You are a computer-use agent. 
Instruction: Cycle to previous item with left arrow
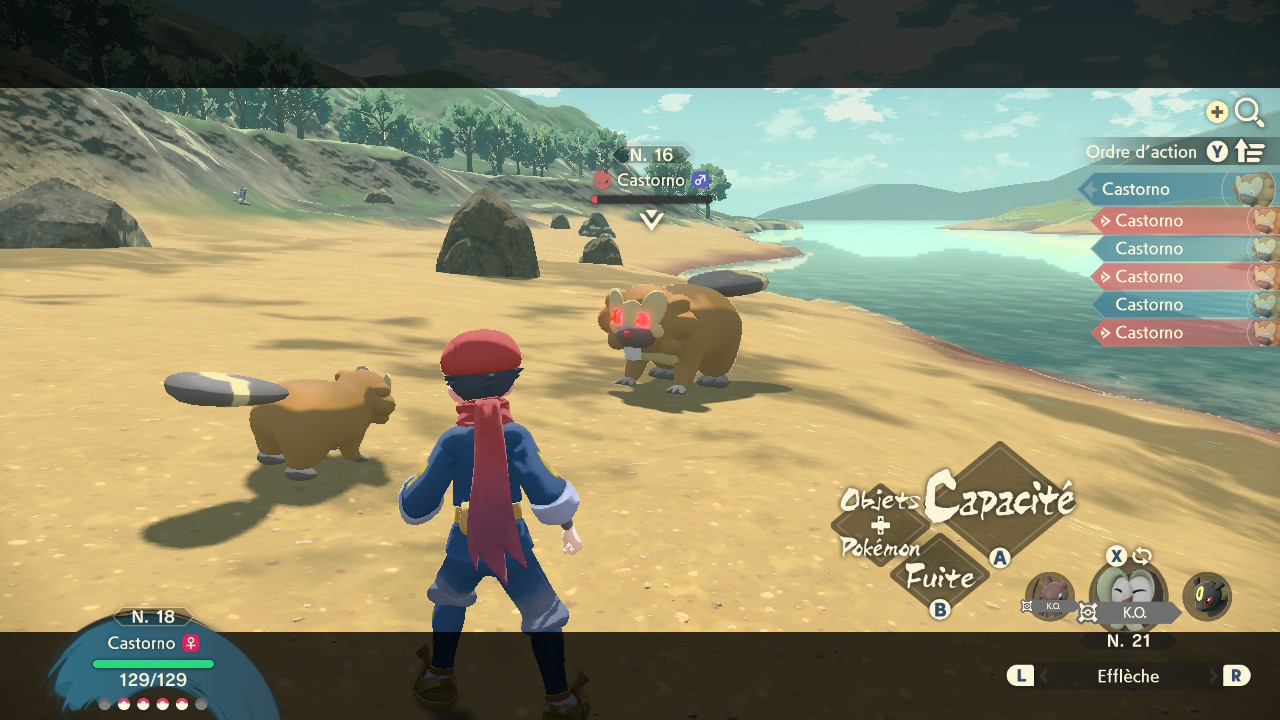pos(1020,676)
